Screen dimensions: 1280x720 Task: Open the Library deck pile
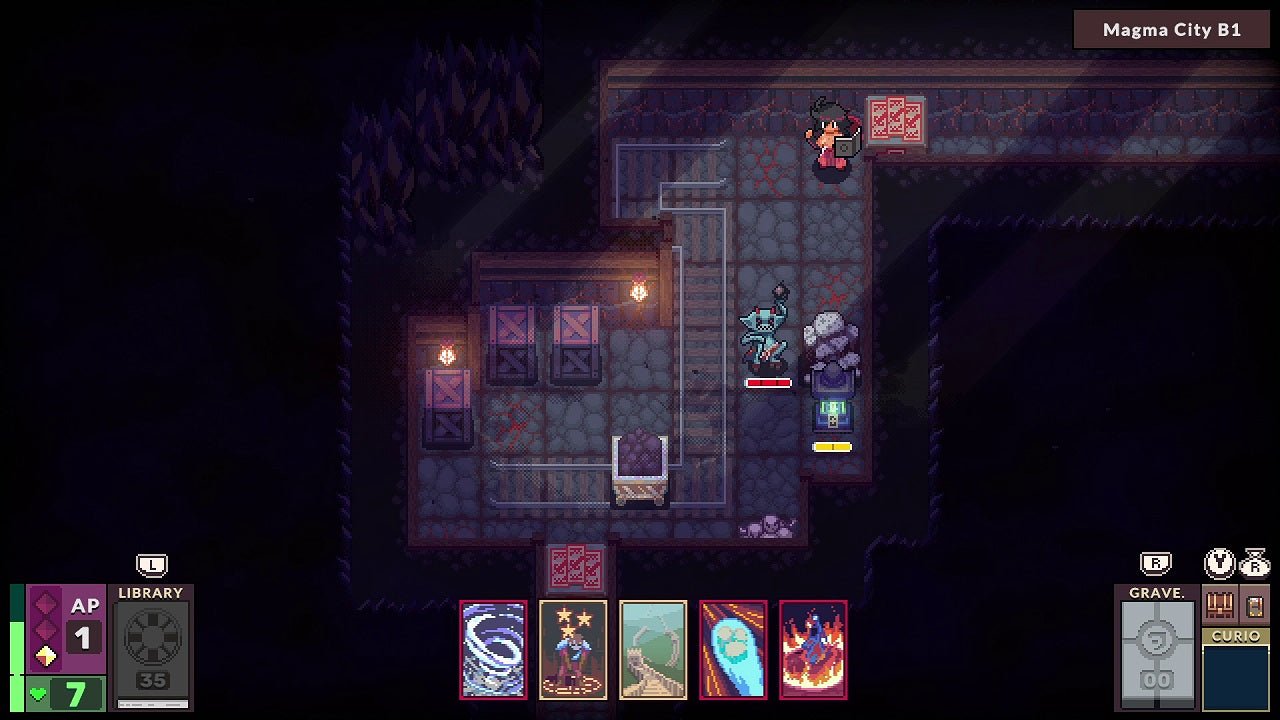coord(151,647)
